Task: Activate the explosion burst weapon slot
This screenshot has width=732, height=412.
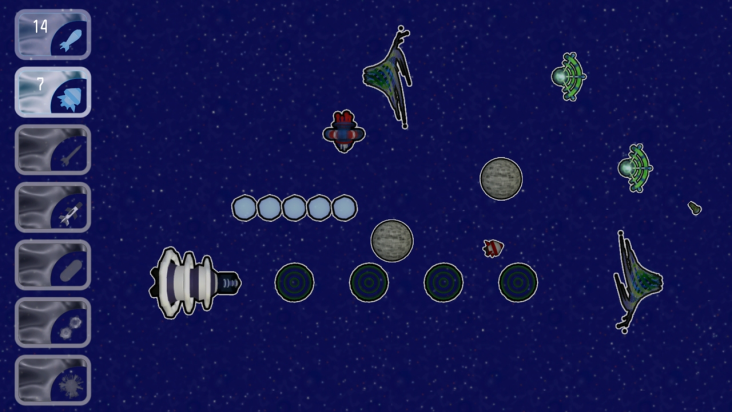Action: (53, 380)
